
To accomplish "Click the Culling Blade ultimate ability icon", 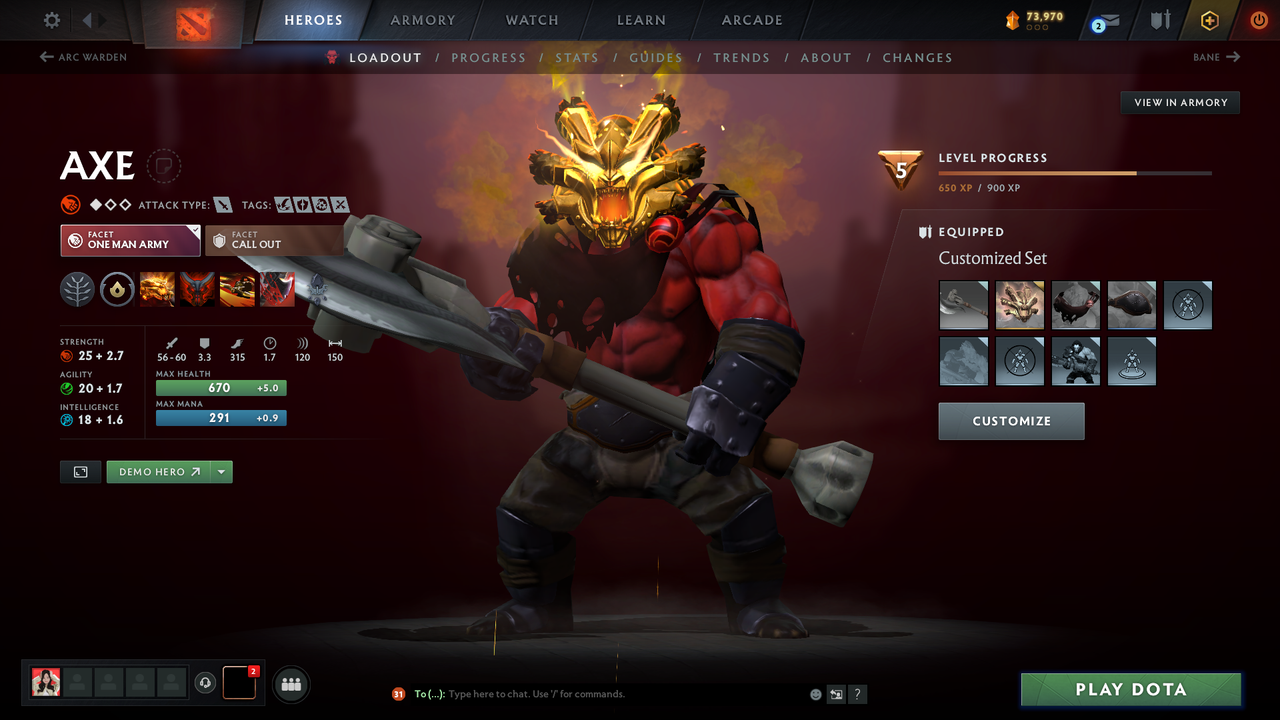I will [x=277, y=290].
